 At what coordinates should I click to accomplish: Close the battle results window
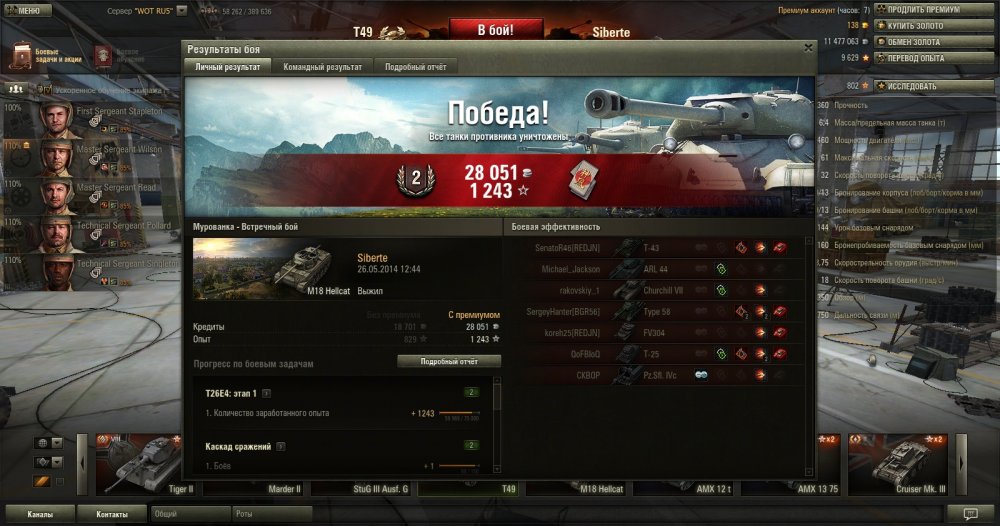808,47
